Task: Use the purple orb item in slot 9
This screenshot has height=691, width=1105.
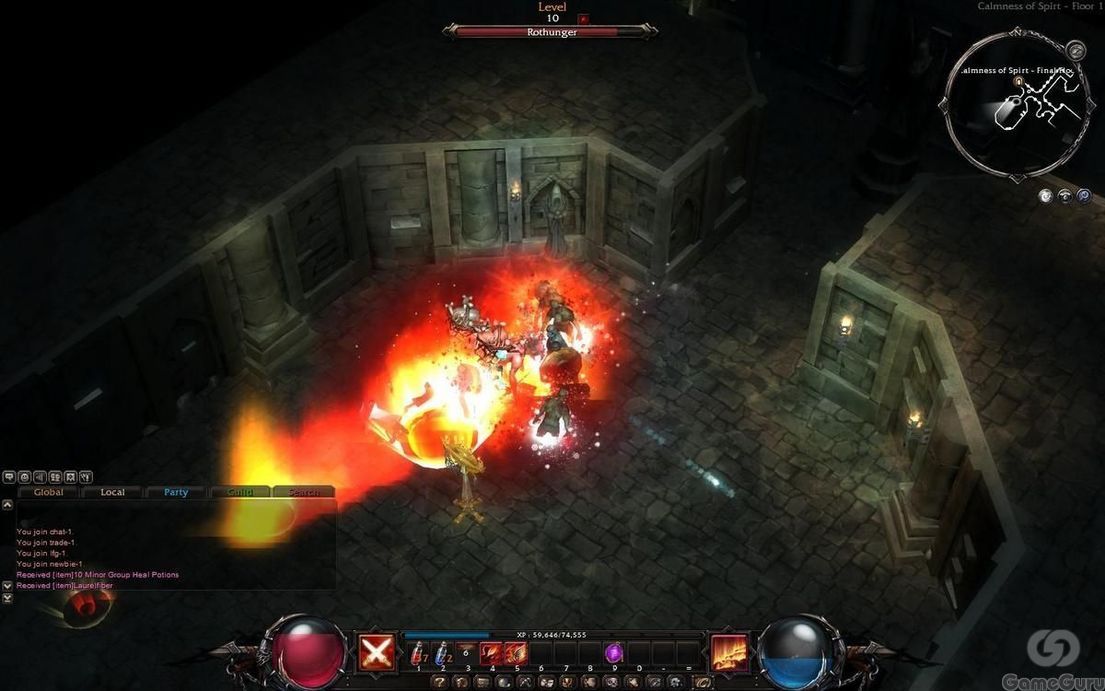Action: click(x=614, y=653)
